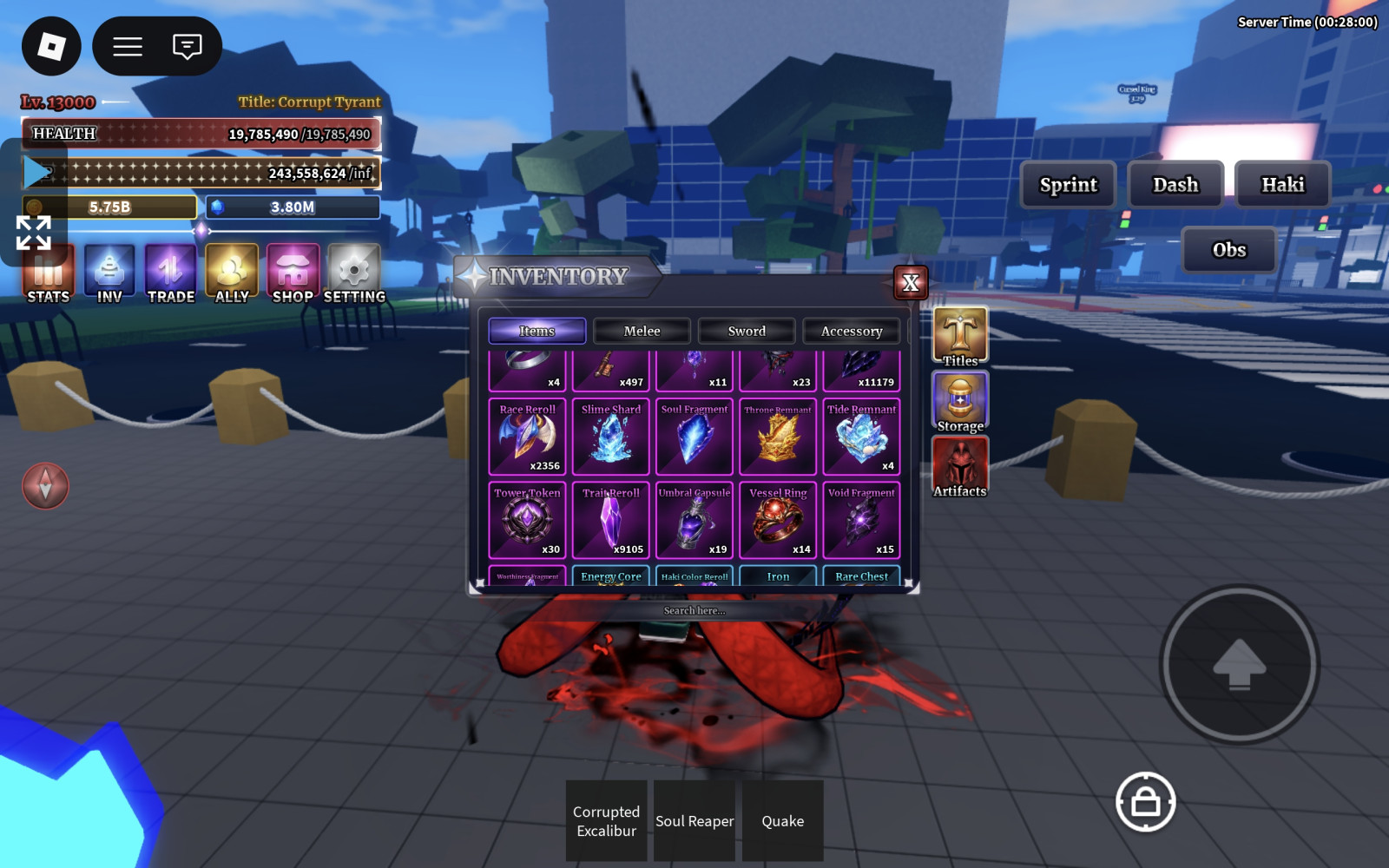Click the inventory search field
This screenshot has width=1389, height=868.
point(694,610)
